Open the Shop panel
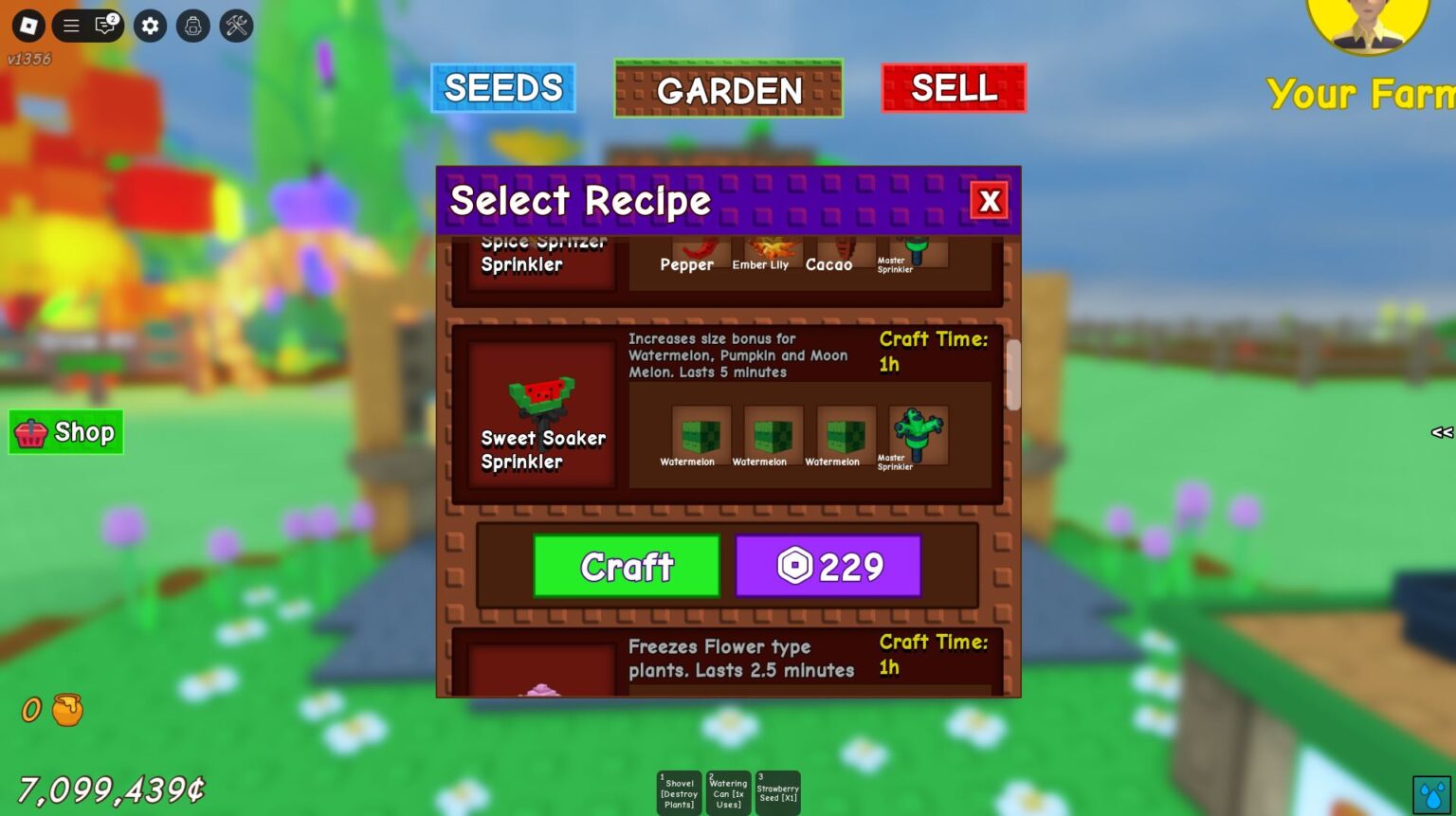 (65, 432)
